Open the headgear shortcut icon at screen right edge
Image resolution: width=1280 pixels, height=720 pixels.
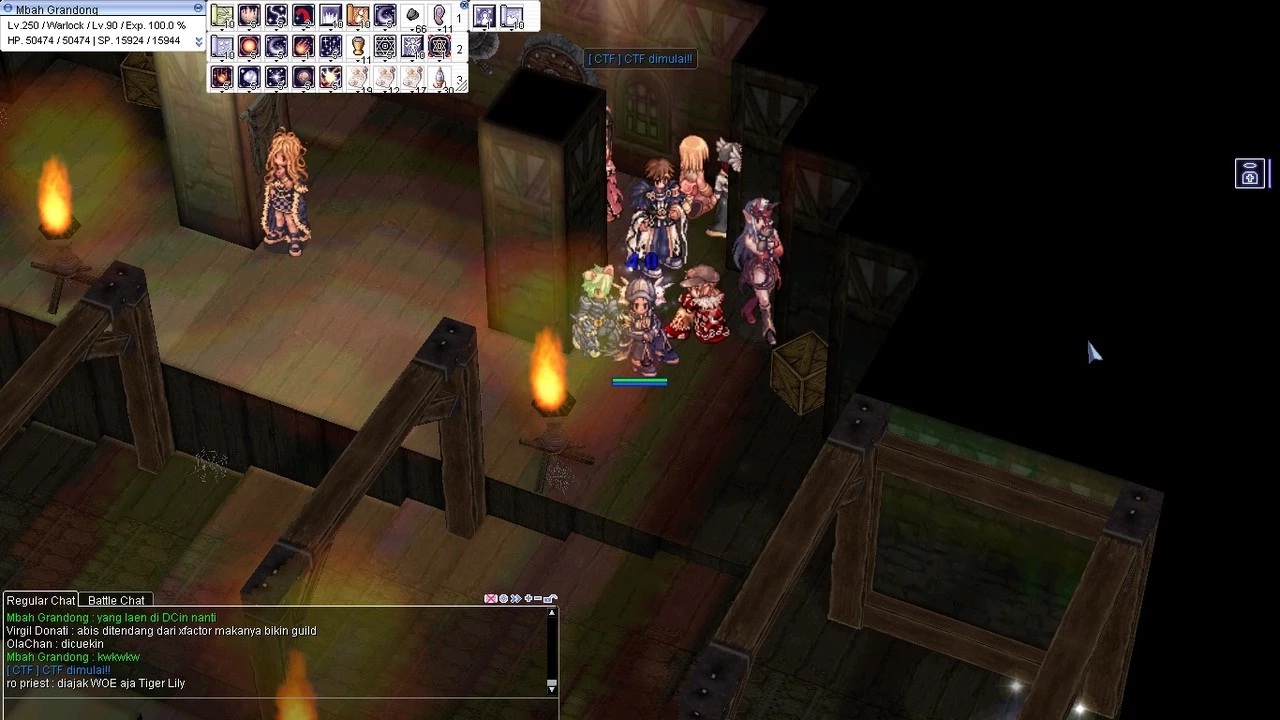(x=1249, y=173)
